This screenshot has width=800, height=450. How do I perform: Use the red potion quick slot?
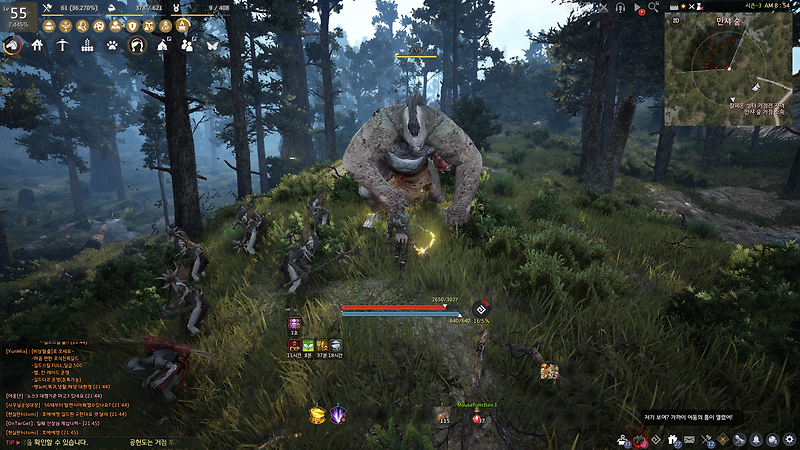tap(478, 416)
